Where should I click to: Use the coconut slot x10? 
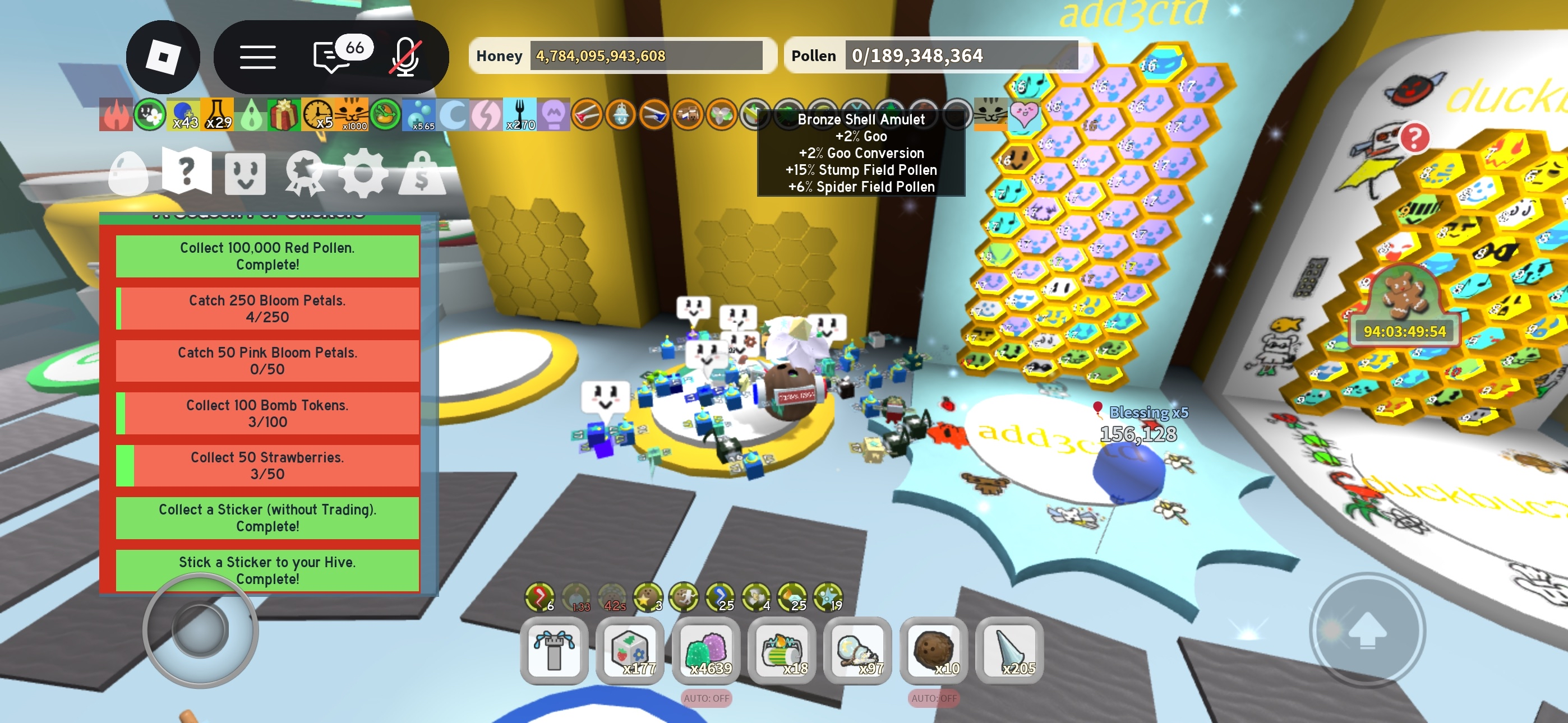pos(934,651)
